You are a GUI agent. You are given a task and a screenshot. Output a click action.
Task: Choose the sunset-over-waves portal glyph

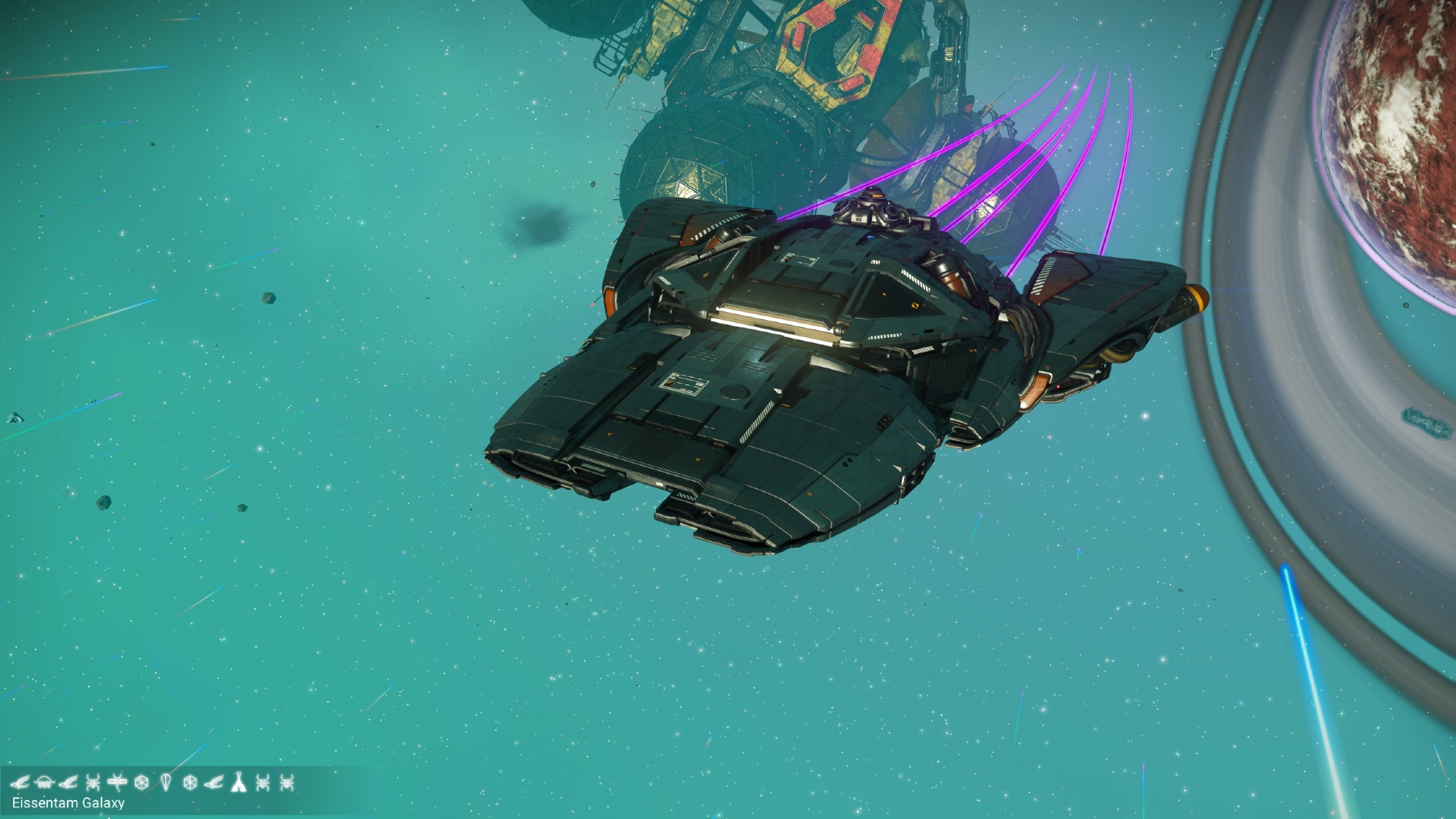(x=44, y=783)
